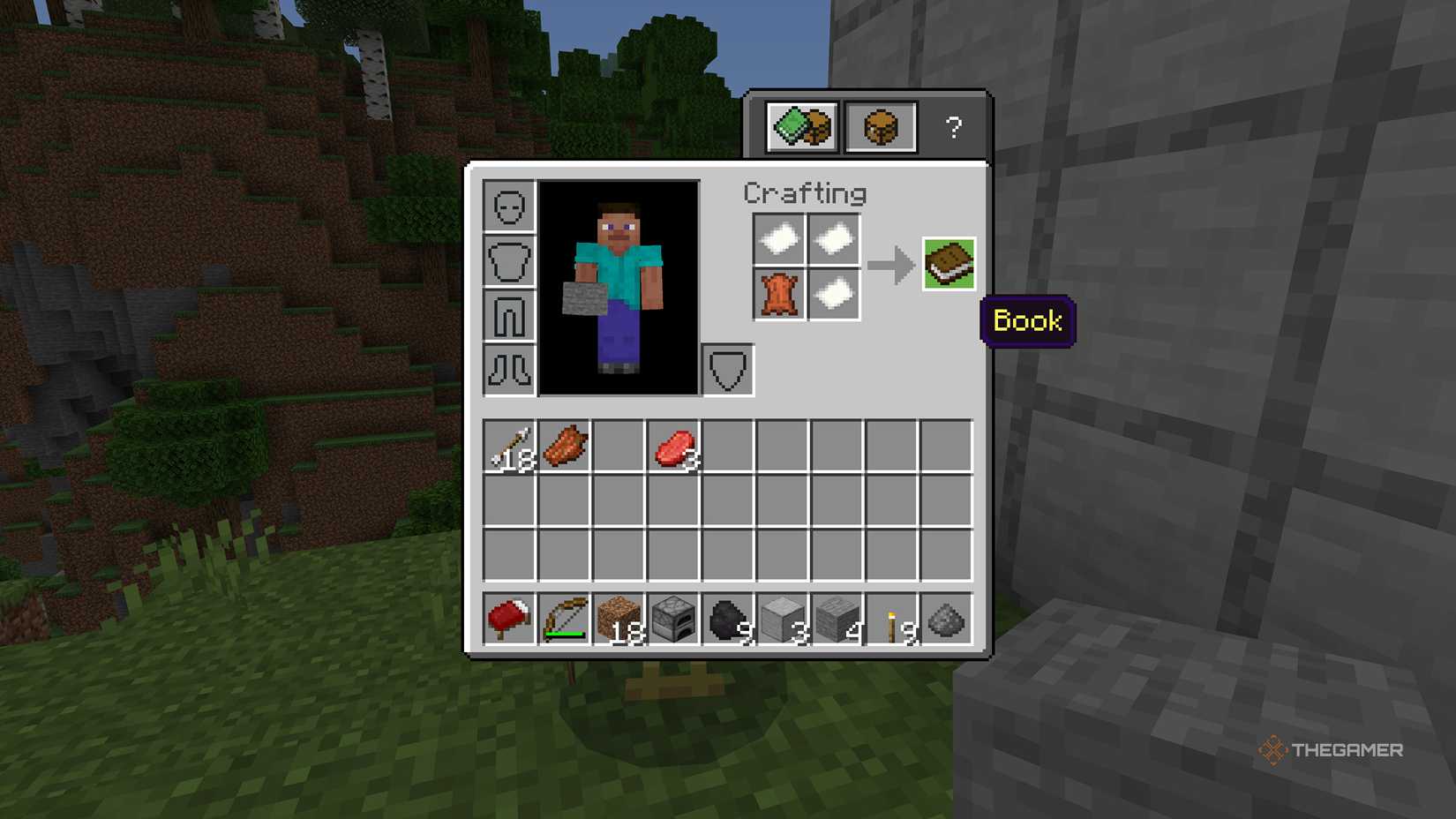Click the offhand shield slot
The height and width of the screenshot is (819, 1456).
pos(727,371)
